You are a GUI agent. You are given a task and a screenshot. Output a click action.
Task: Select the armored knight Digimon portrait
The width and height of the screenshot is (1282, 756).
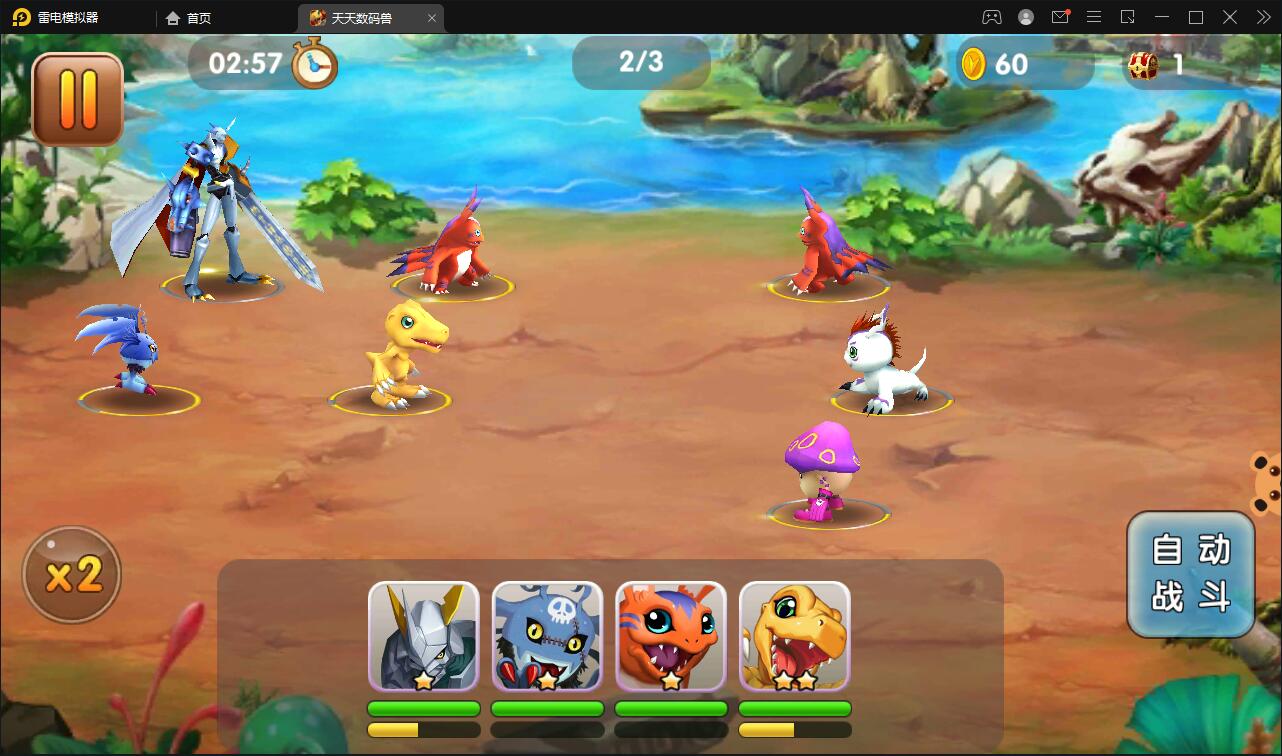pos(423,636)
